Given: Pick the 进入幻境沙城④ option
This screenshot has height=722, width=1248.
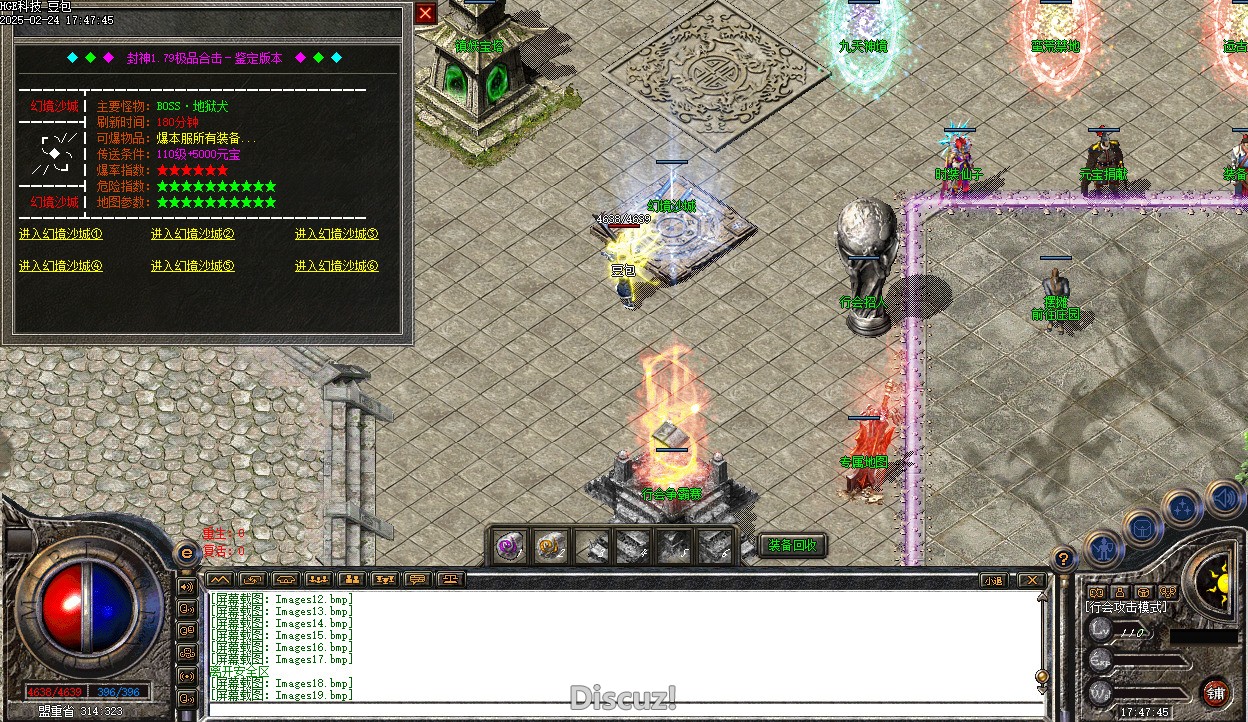Looking at the screenshot, I should tap(61, 266).
